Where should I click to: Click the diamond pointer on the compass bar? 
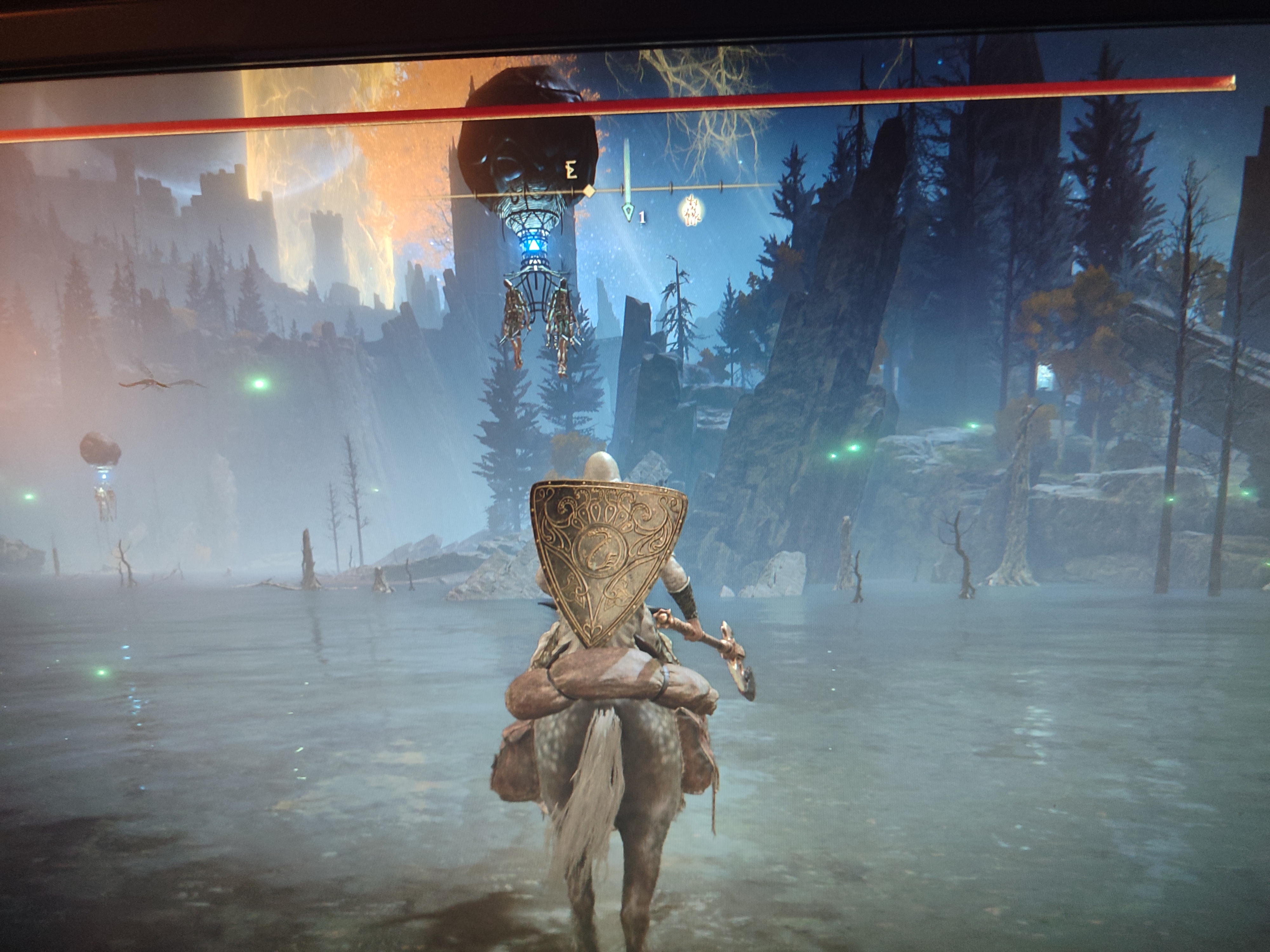(x=588, y=190)
